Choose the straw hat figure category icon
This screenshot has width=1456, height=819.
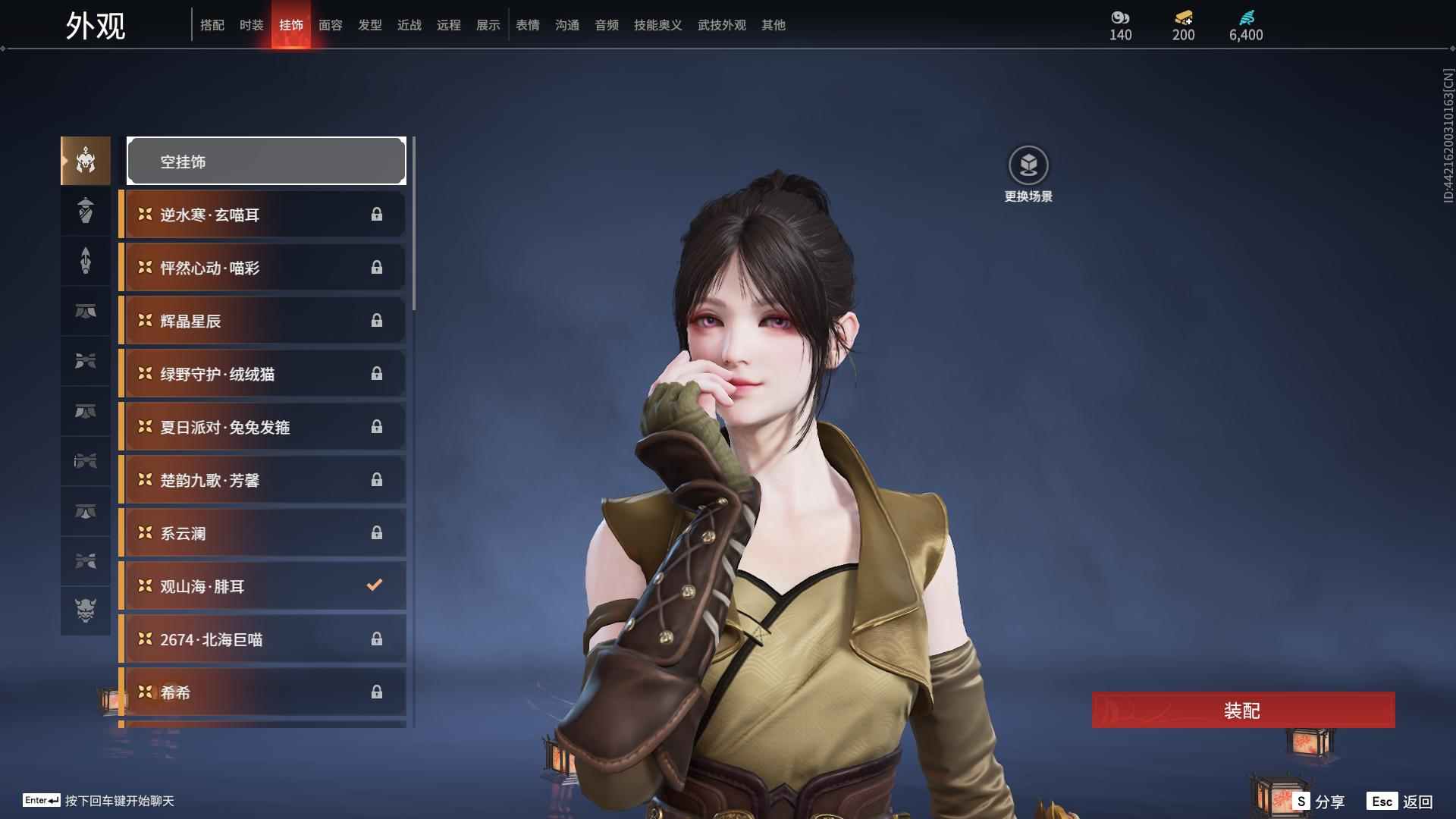click(x=86, y=210)
